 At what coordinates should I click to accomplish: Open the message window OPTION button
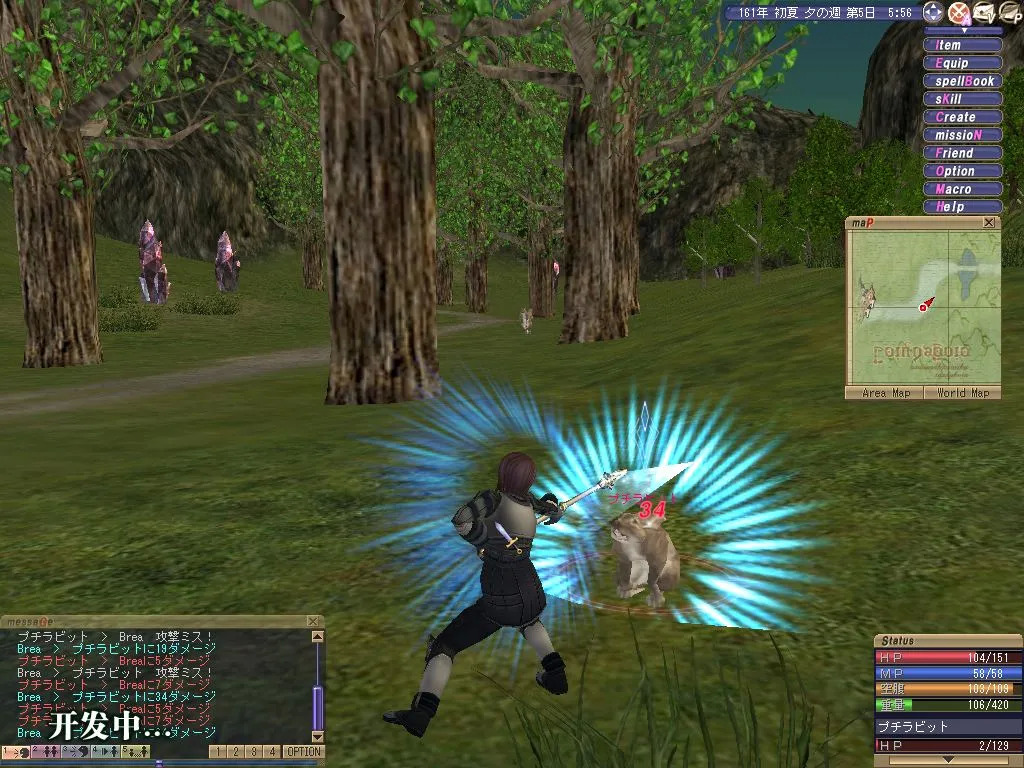pyautogui.click(x=303, y=751)
